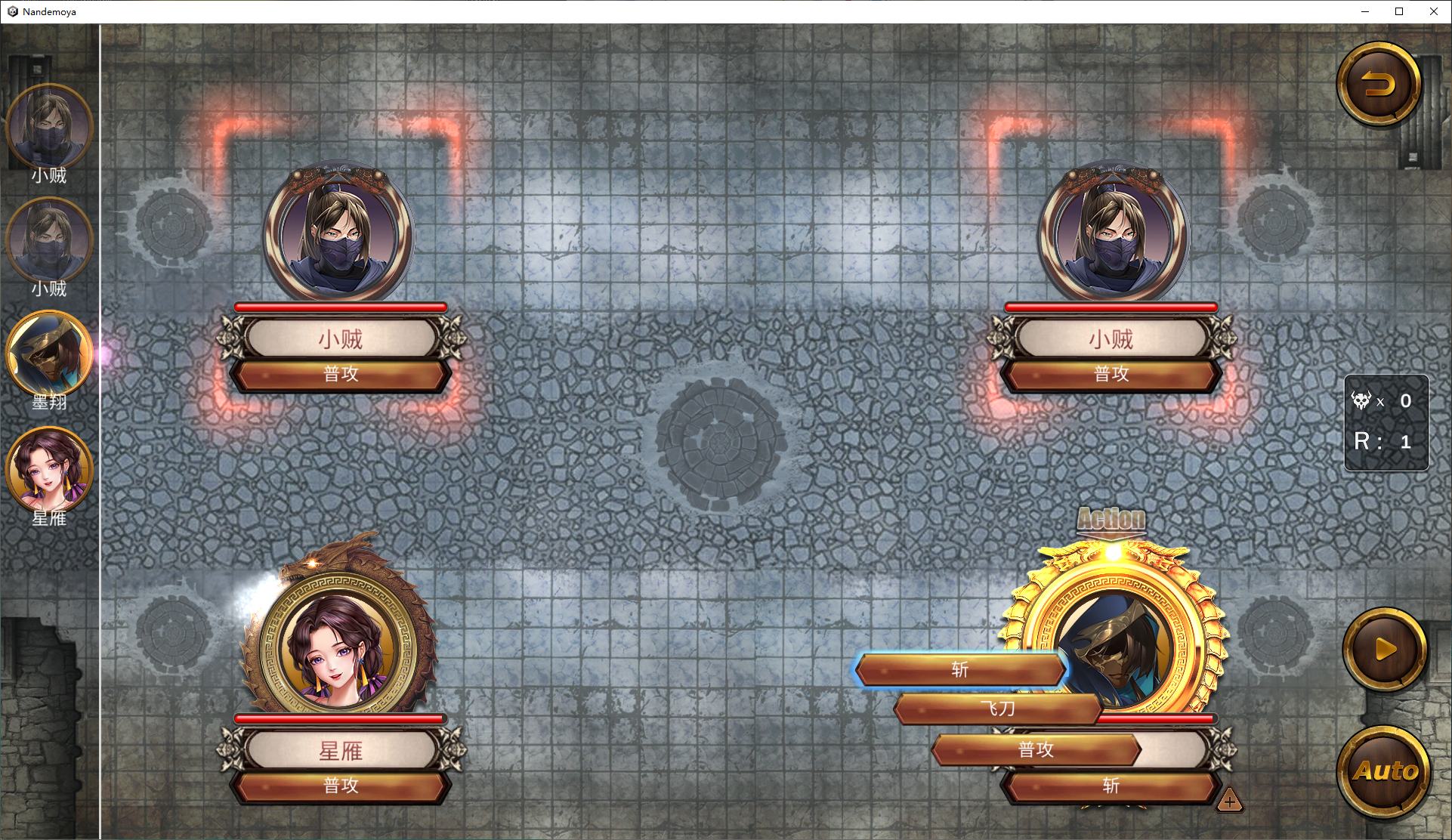This screenshot has width=1452, height=840.
Task: Select 星雁's portrait in the turn order sidebar
Action: click(49, 468)
